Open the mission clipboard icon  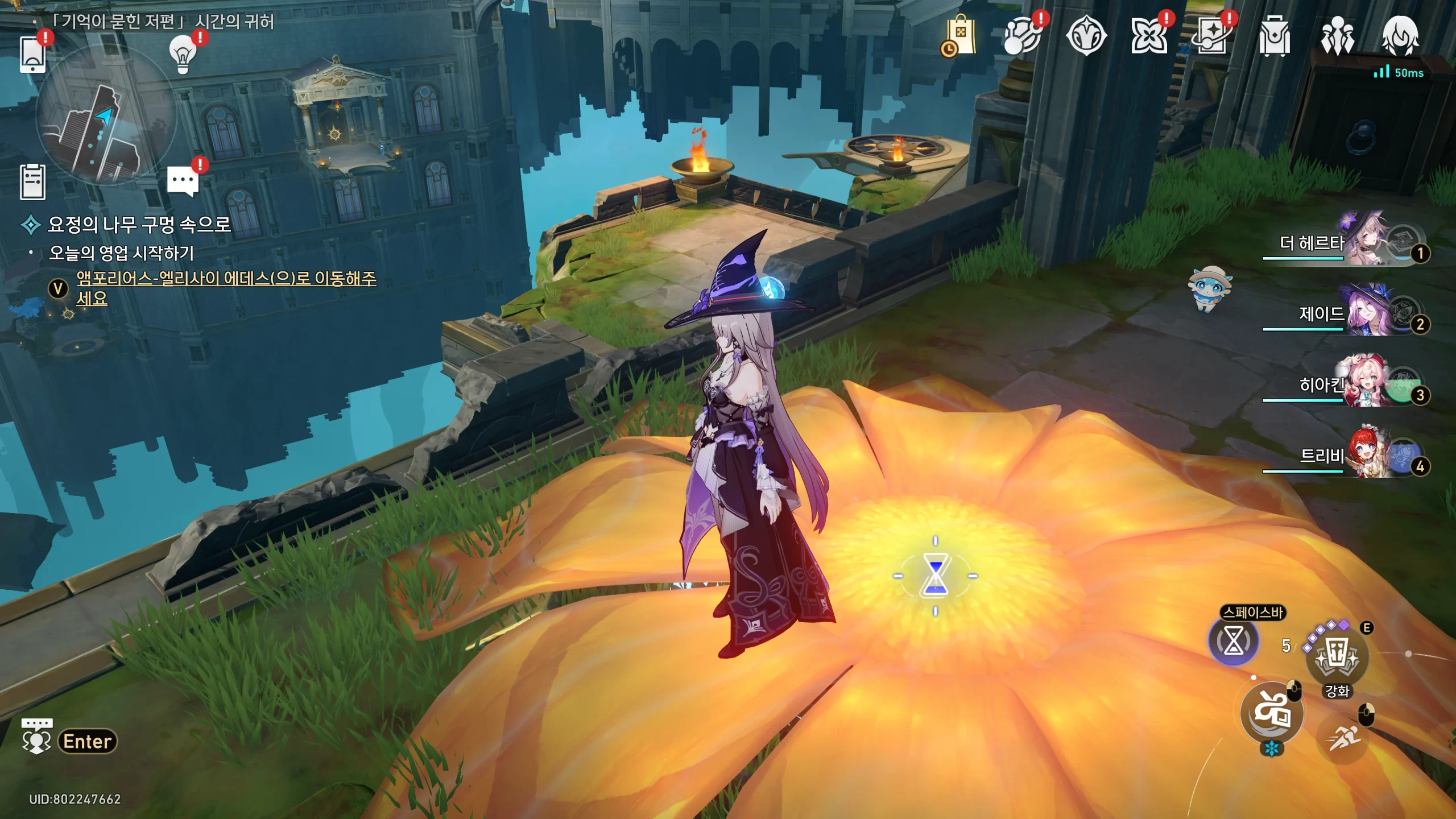click(32, 182)
